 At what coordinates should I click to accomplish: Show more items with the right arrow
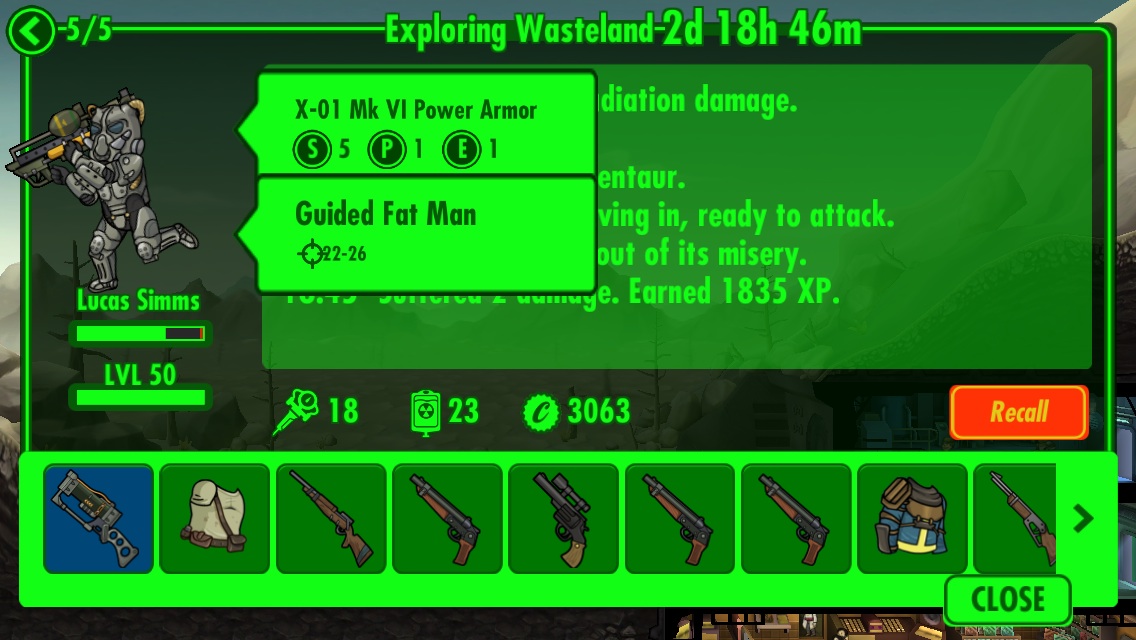(x=1083, y=518)
